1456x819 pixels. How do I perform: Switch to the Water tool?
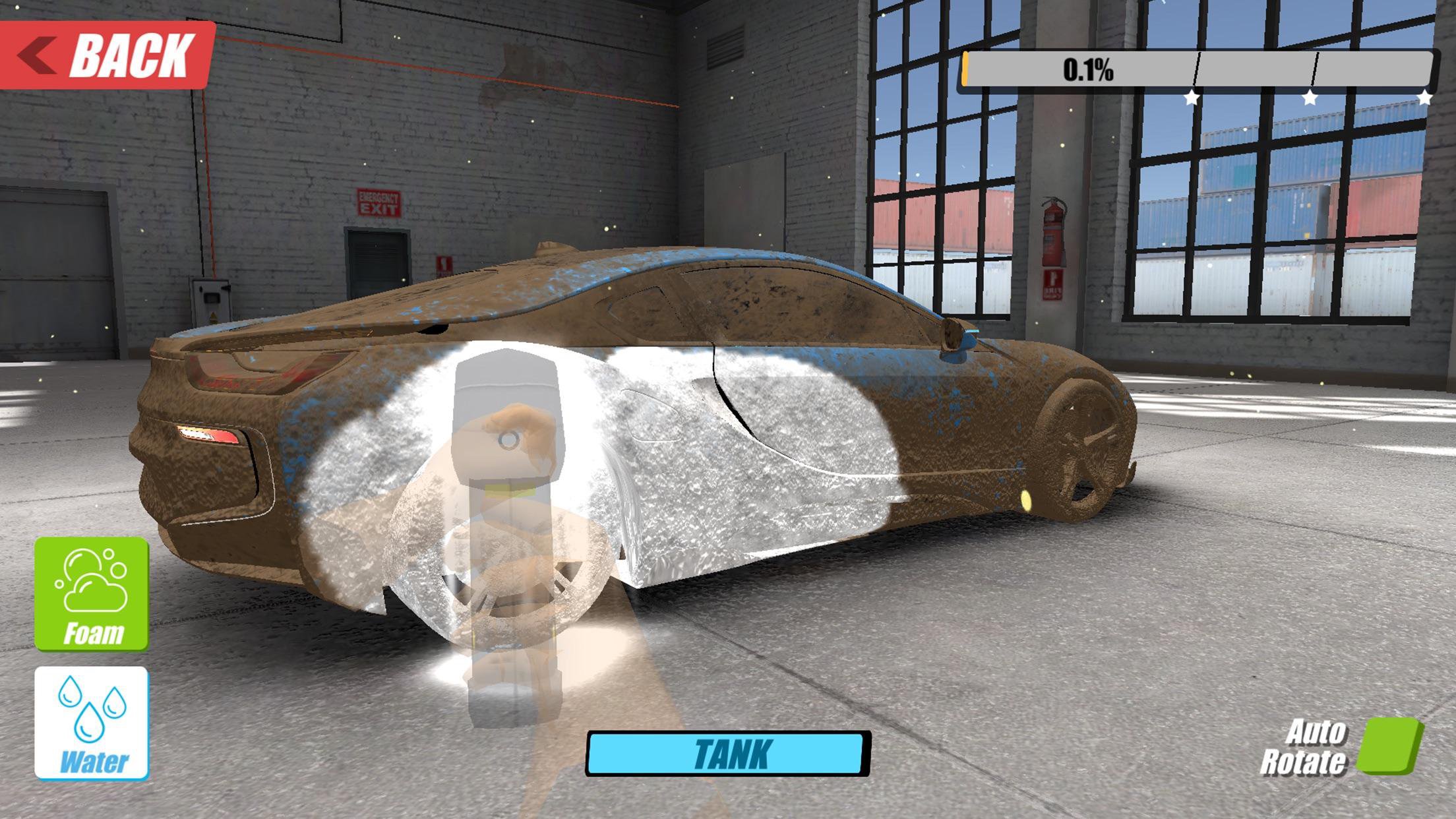(x=92, y=723)
